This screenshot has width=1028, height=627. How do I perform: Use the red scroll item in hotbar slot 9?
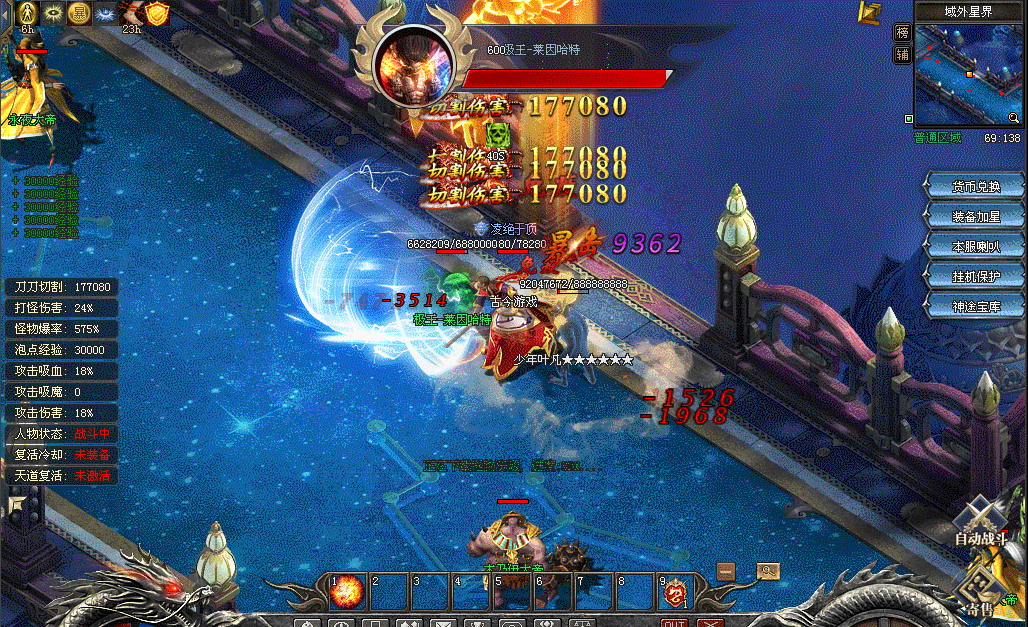675,590
